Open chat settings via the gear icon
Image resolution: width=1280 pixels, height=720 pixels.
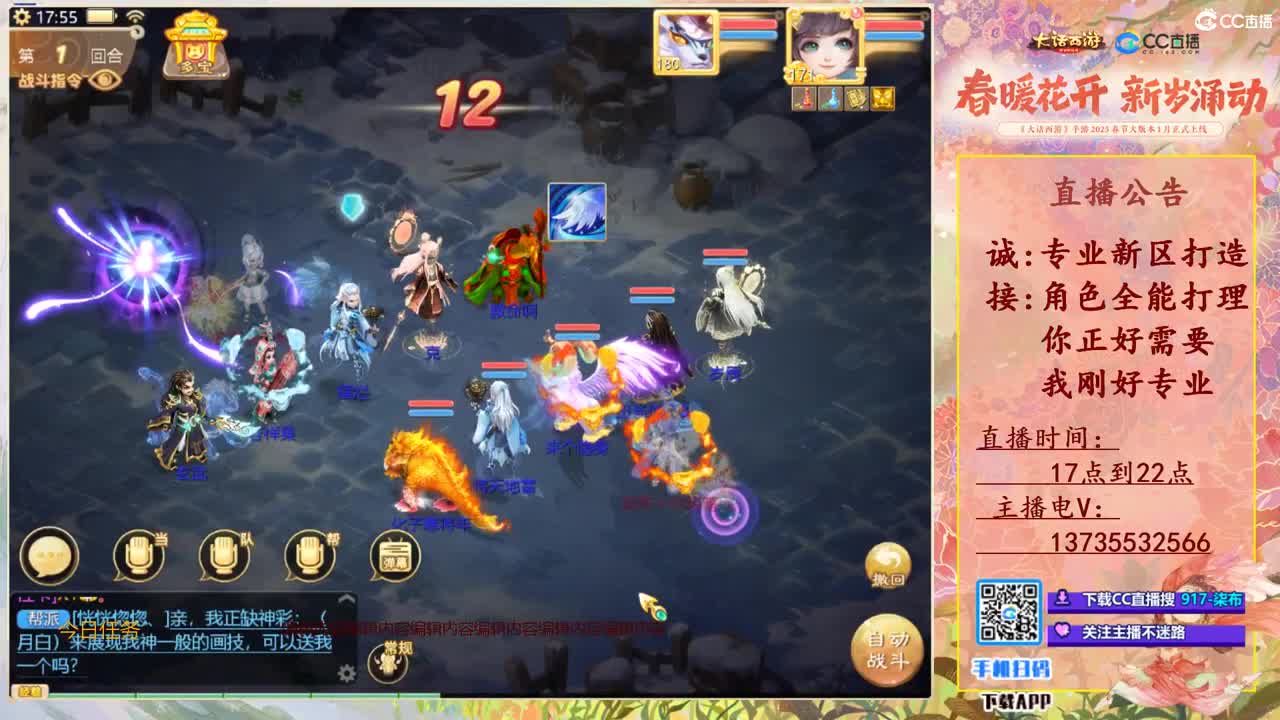pyautogui.click(x=347, y=673)
